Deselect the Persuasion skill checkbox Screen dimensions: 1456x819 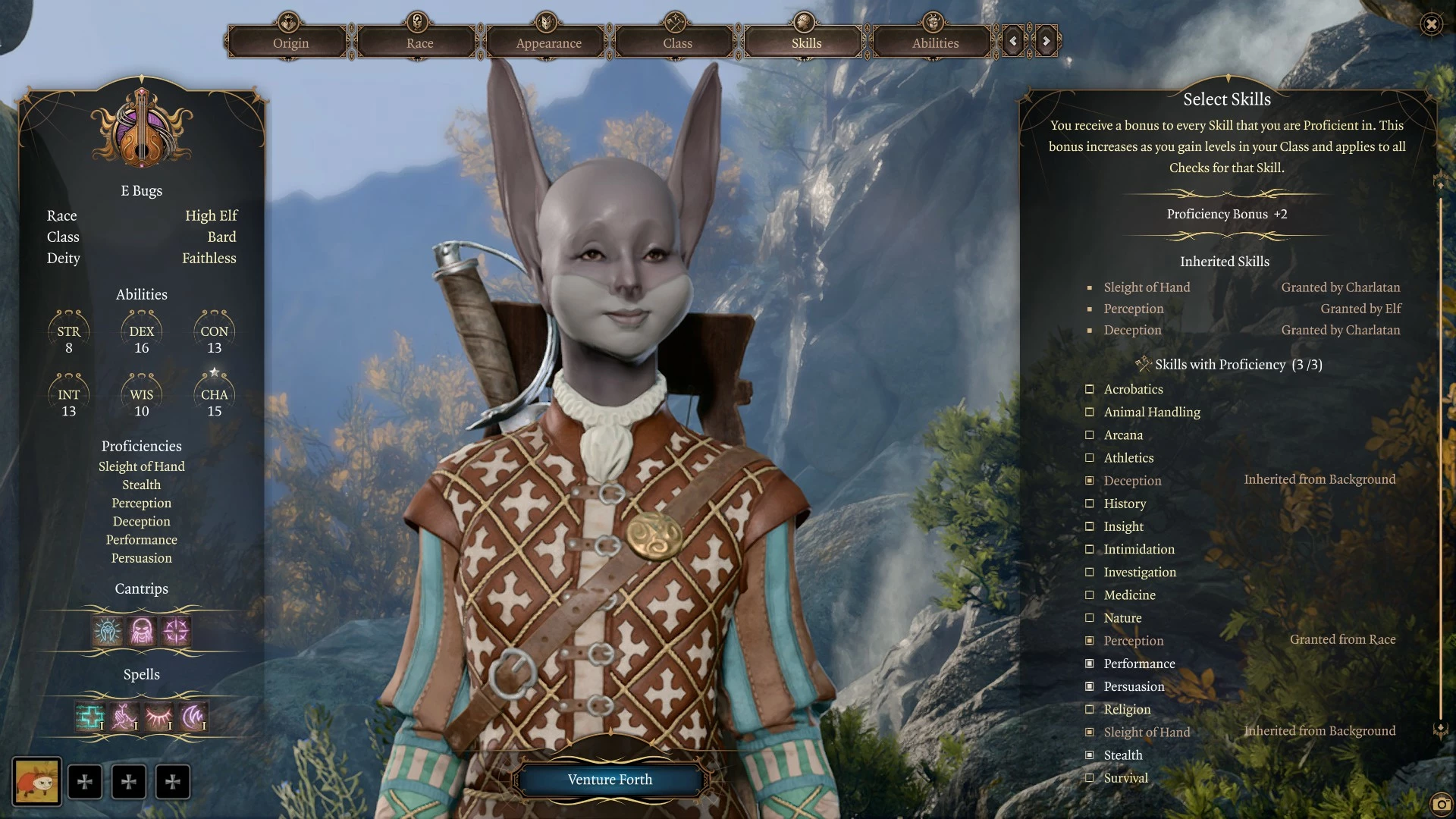1090,686
